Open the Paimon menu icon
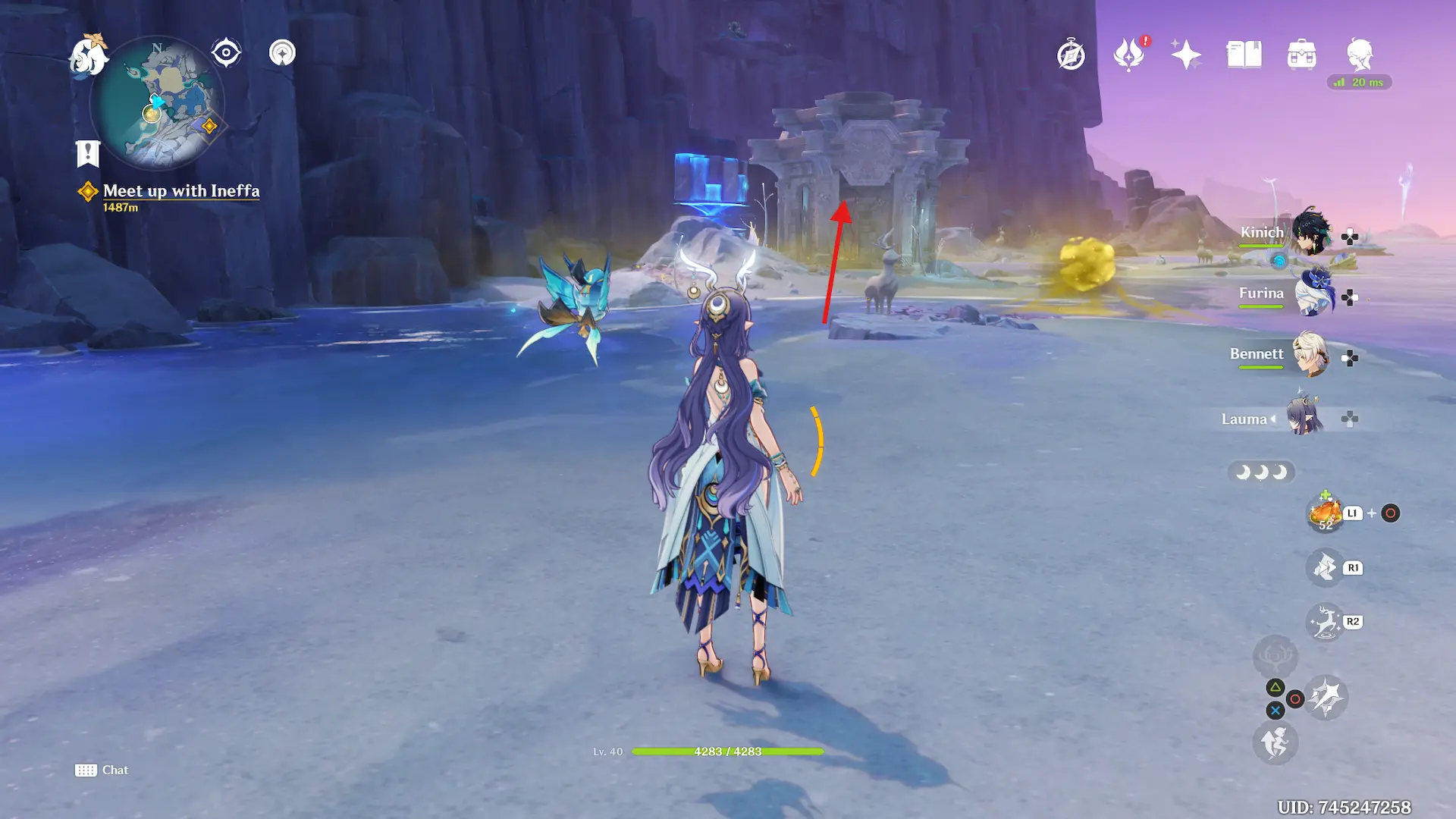The image size is (1456, 819). [88, 55]
